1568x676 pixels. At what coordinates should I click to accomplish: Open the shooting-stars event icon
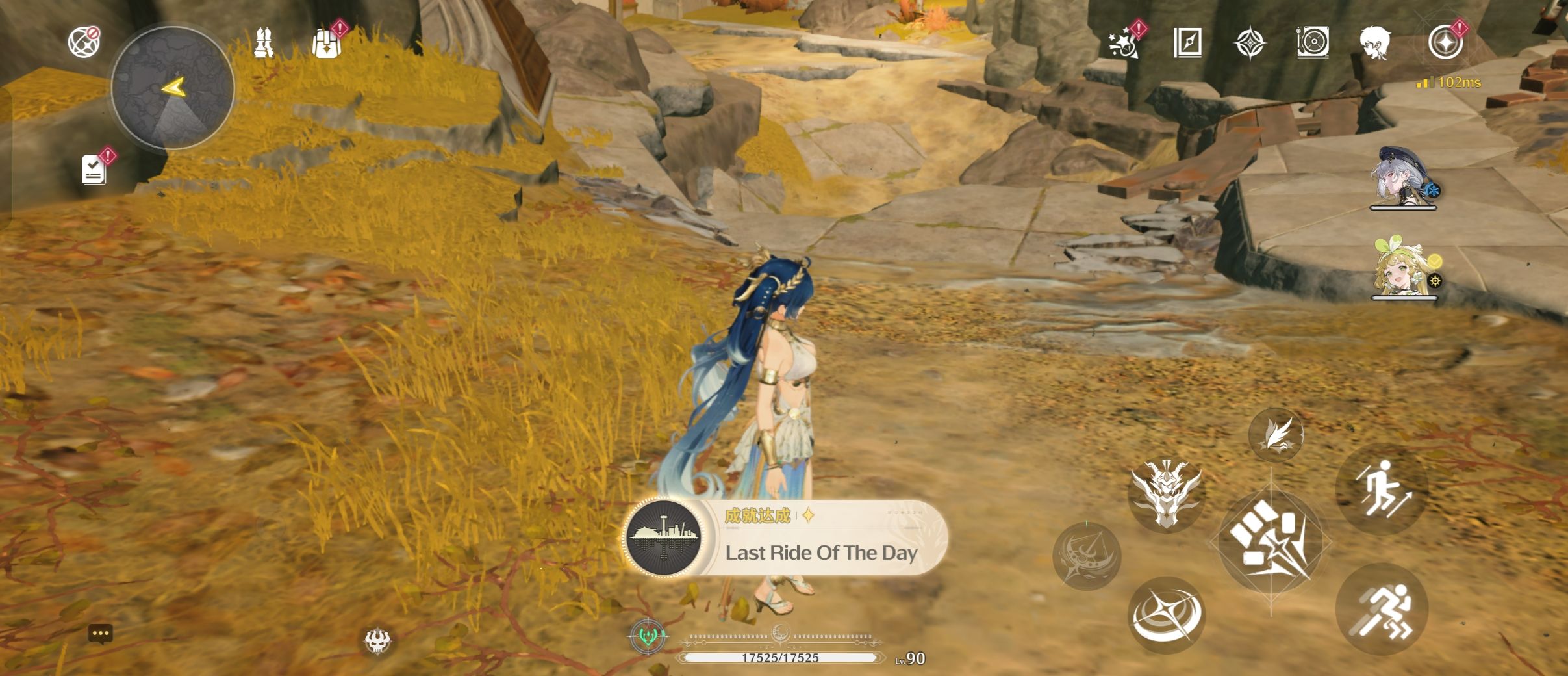(1123, 44)
